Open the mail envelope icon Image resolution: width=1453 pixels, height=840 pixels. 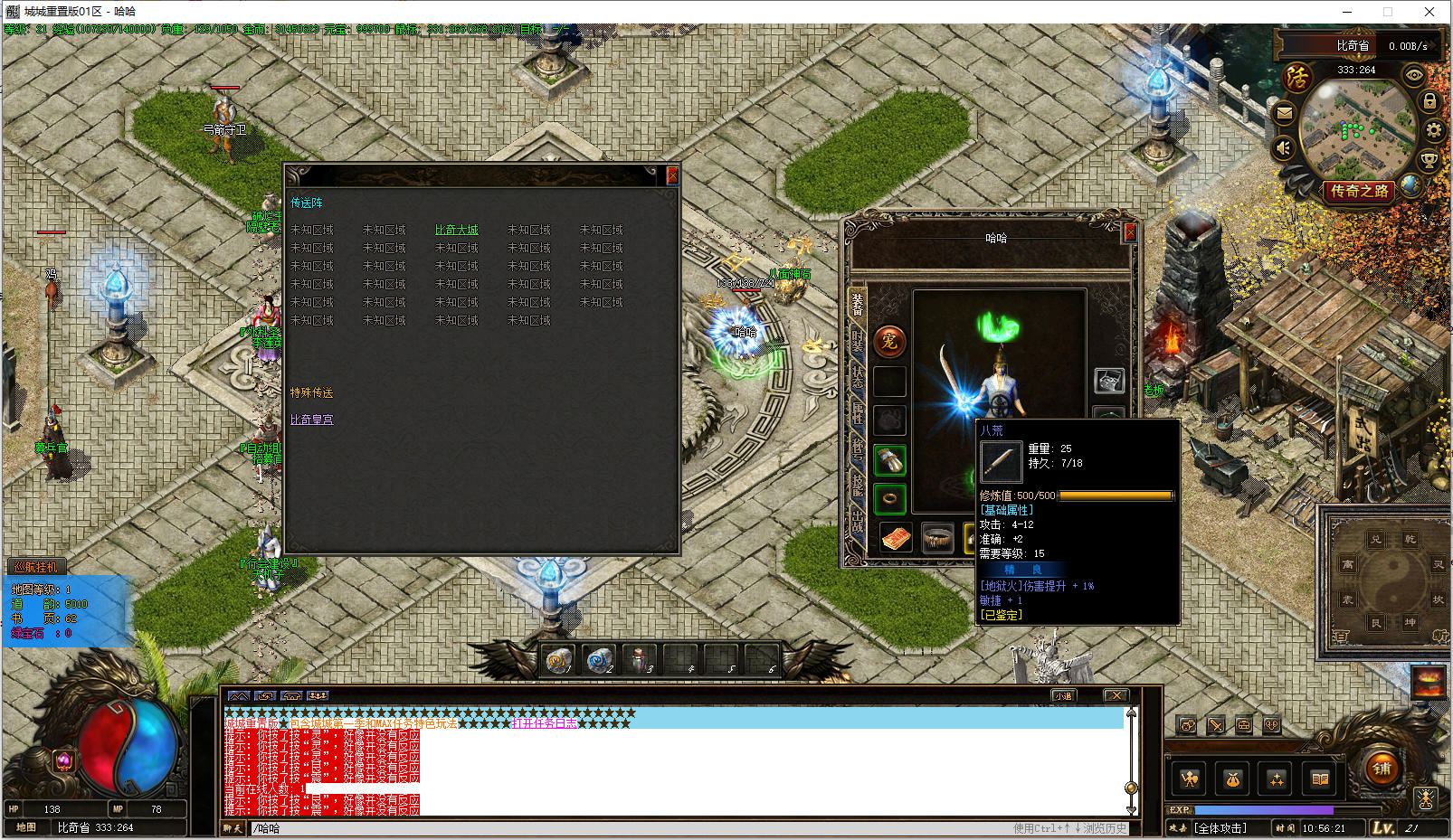tap(1284, 114)
